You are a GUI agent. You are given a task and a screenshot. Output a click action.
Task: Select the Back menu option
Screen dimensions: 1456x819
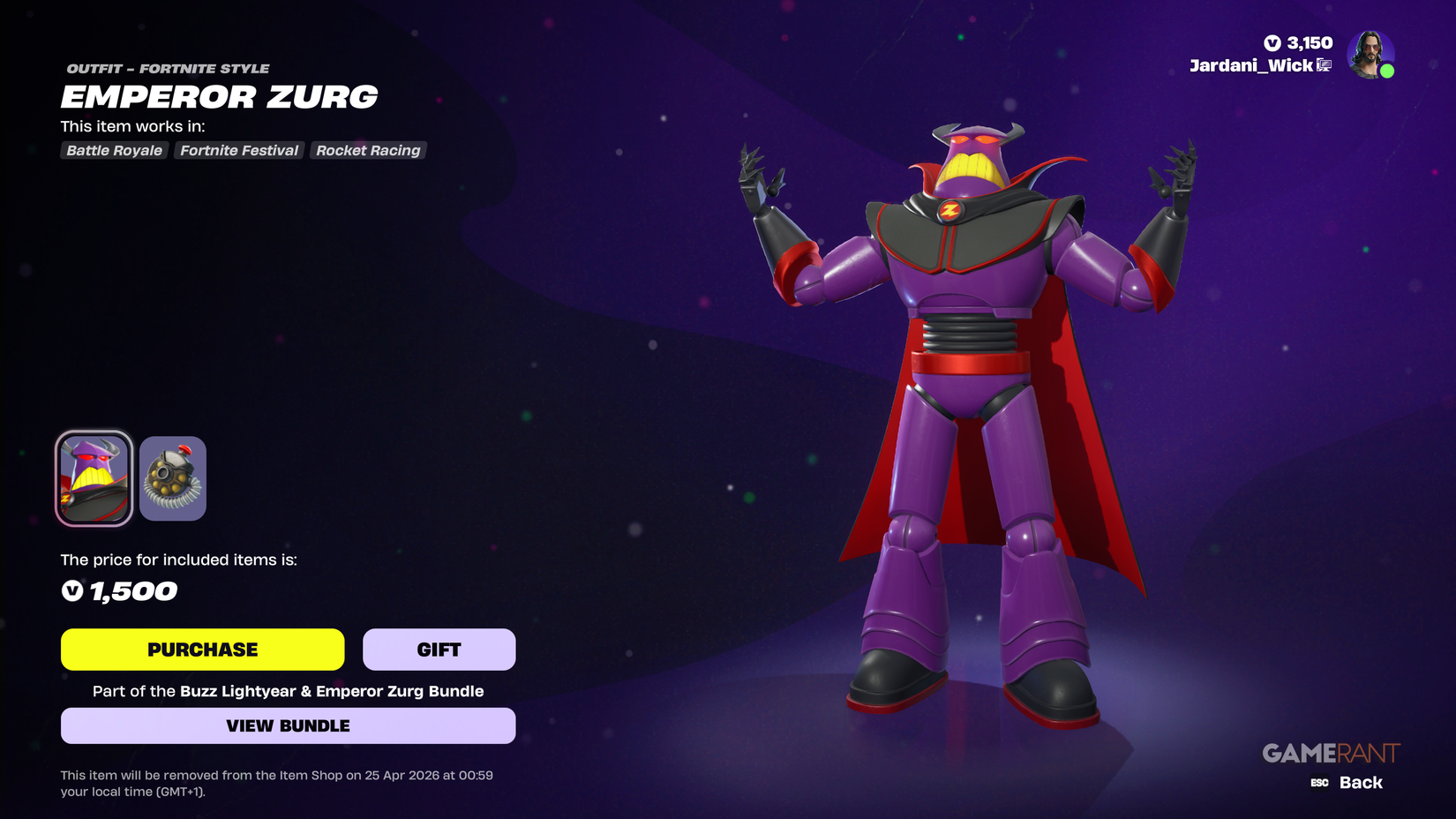(1360, 782)
